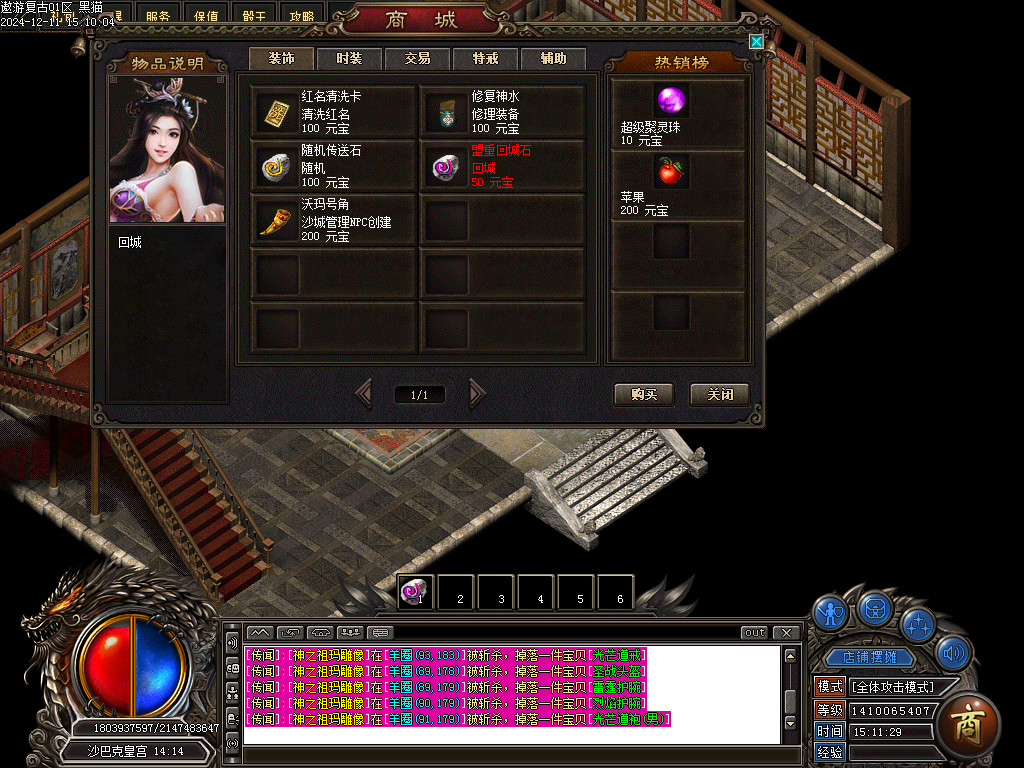Close the shop window via top-right X
Viewport: 1024px width, 768px height.
point(757,42)
